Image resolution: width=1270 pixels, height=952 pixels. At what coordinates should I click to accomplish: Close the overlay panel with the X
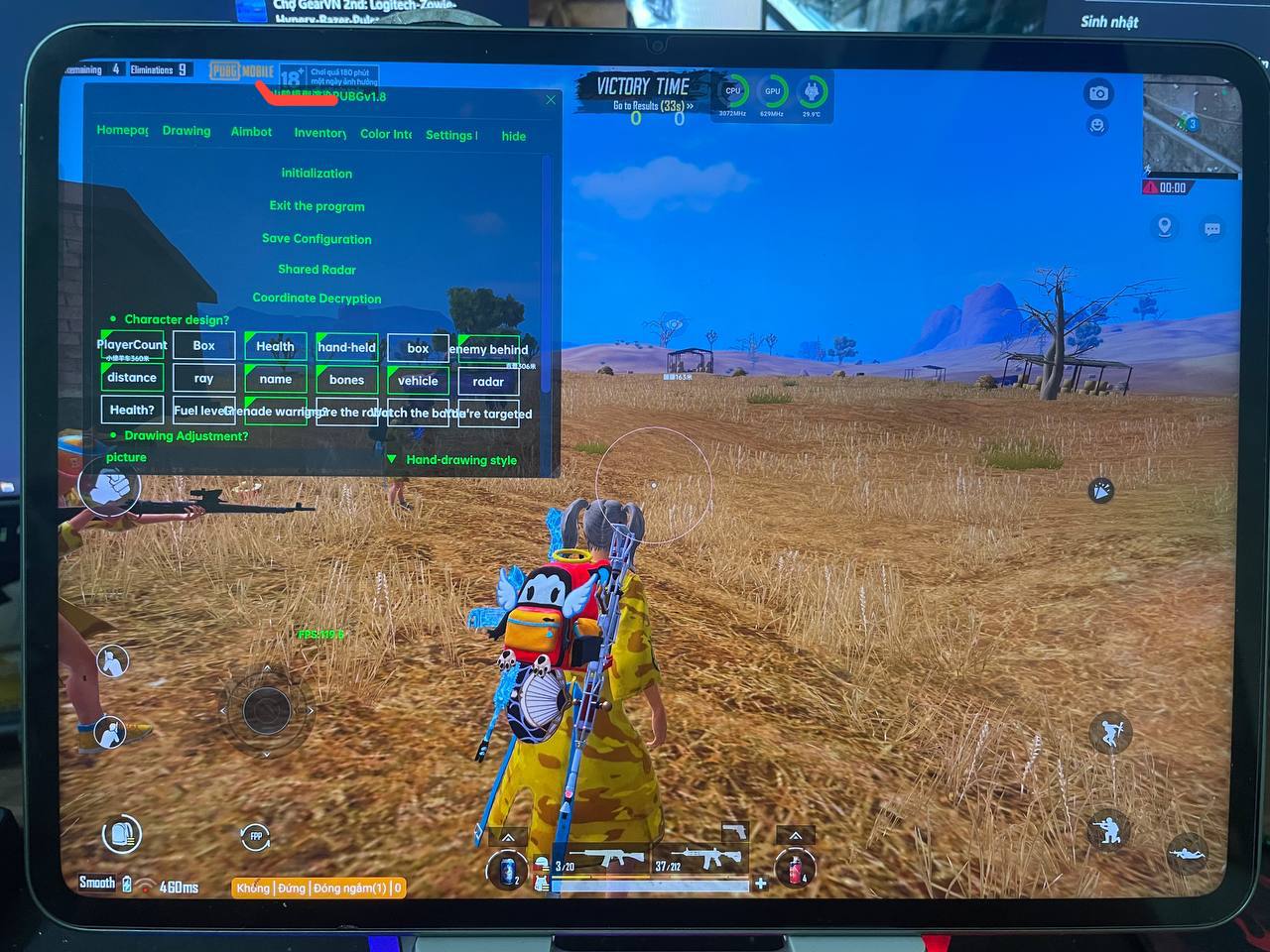[x=552, y=100]
